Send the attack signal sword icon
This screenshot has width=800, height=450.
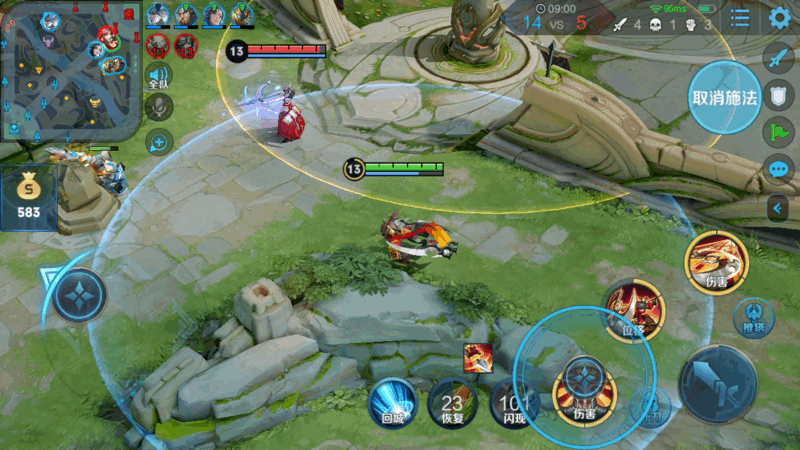pyautogui.click(x=779, y=57)
